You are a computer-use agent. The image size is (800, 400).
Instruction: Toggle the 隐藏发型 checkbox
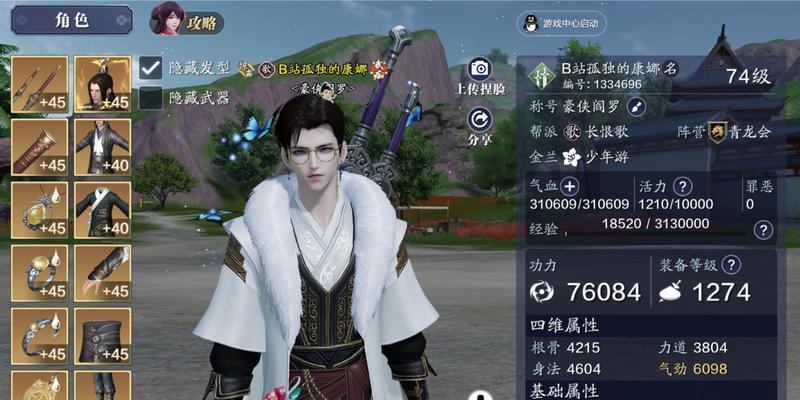tap(151, 68)
